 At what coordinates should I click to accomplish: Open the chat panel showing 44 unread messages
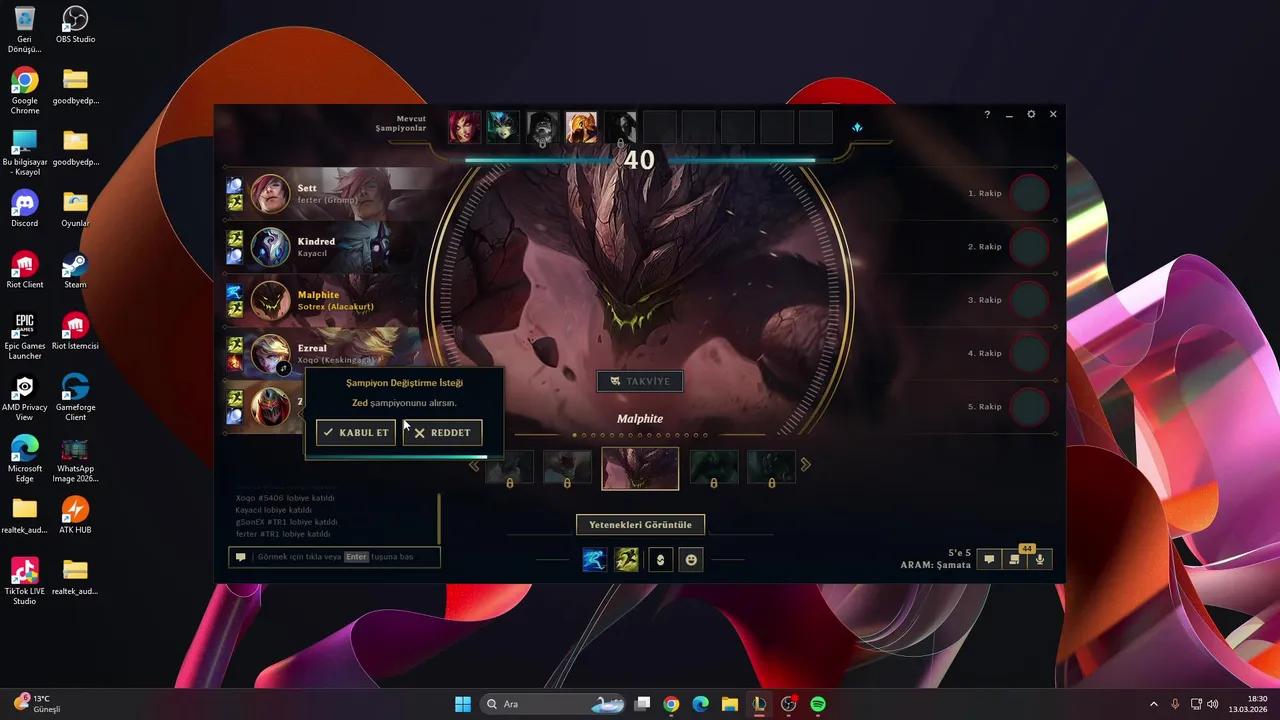pos(1014,559)
